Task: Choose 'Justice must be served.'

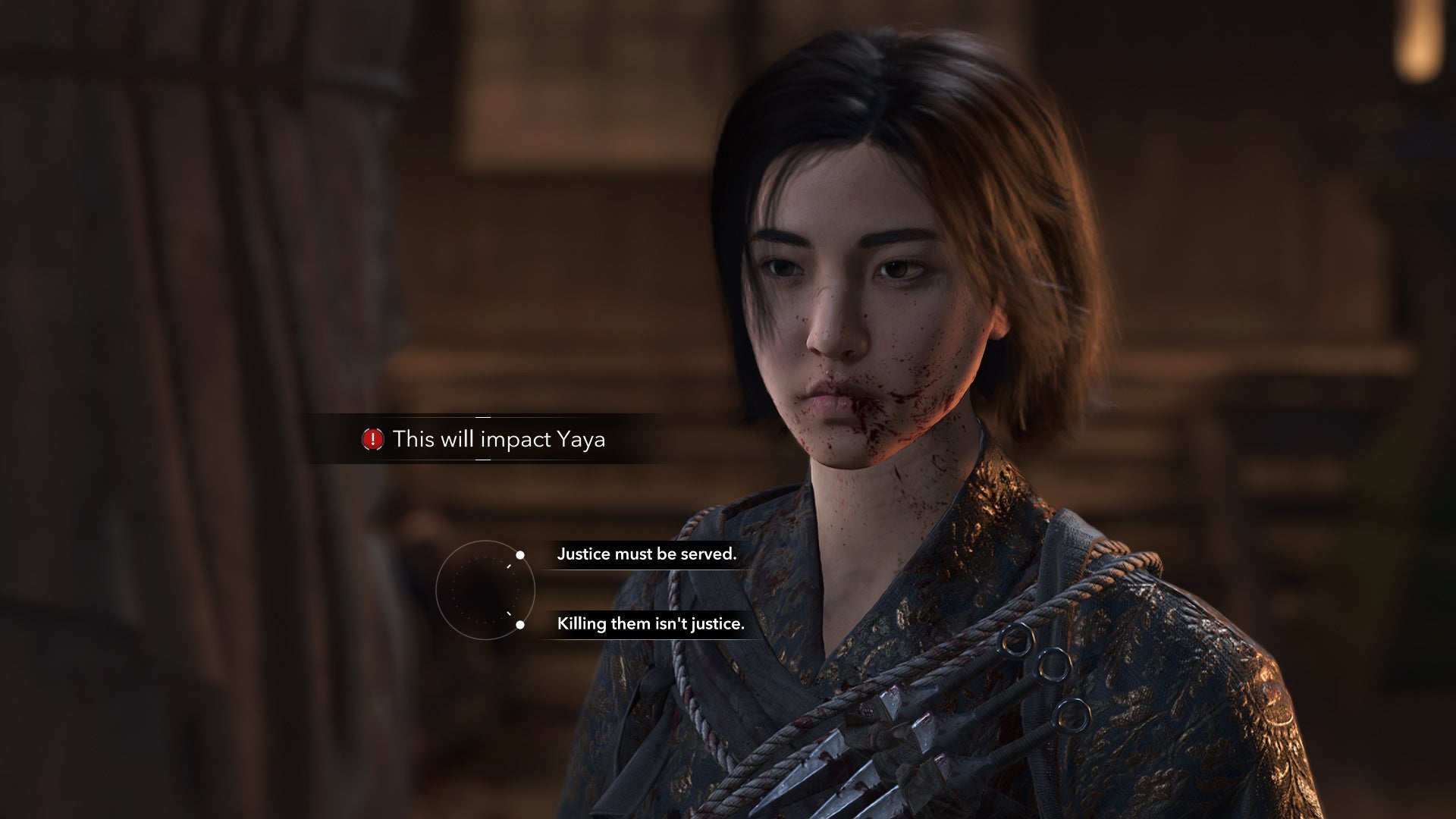Action: click(645, 554)
